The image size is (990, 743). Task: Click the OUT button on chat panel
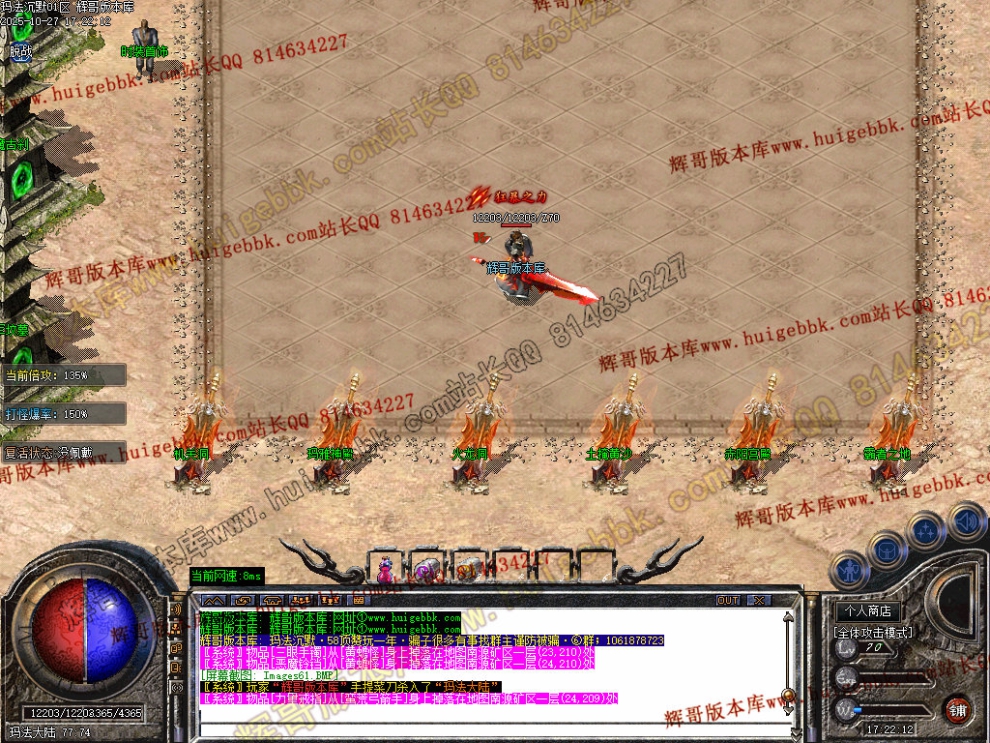pos(728,600)
